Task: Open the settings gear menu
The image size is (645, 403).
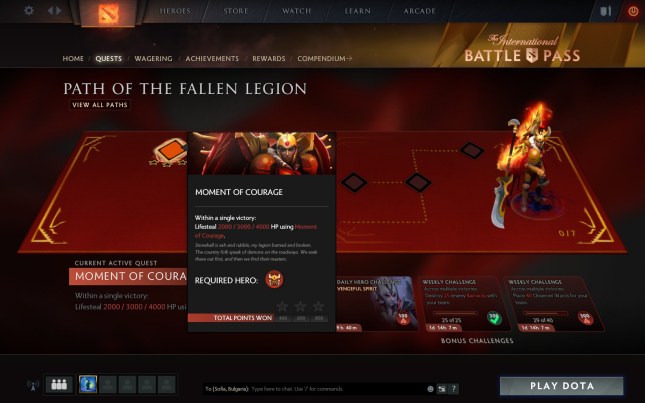Action: pos(28,11)
